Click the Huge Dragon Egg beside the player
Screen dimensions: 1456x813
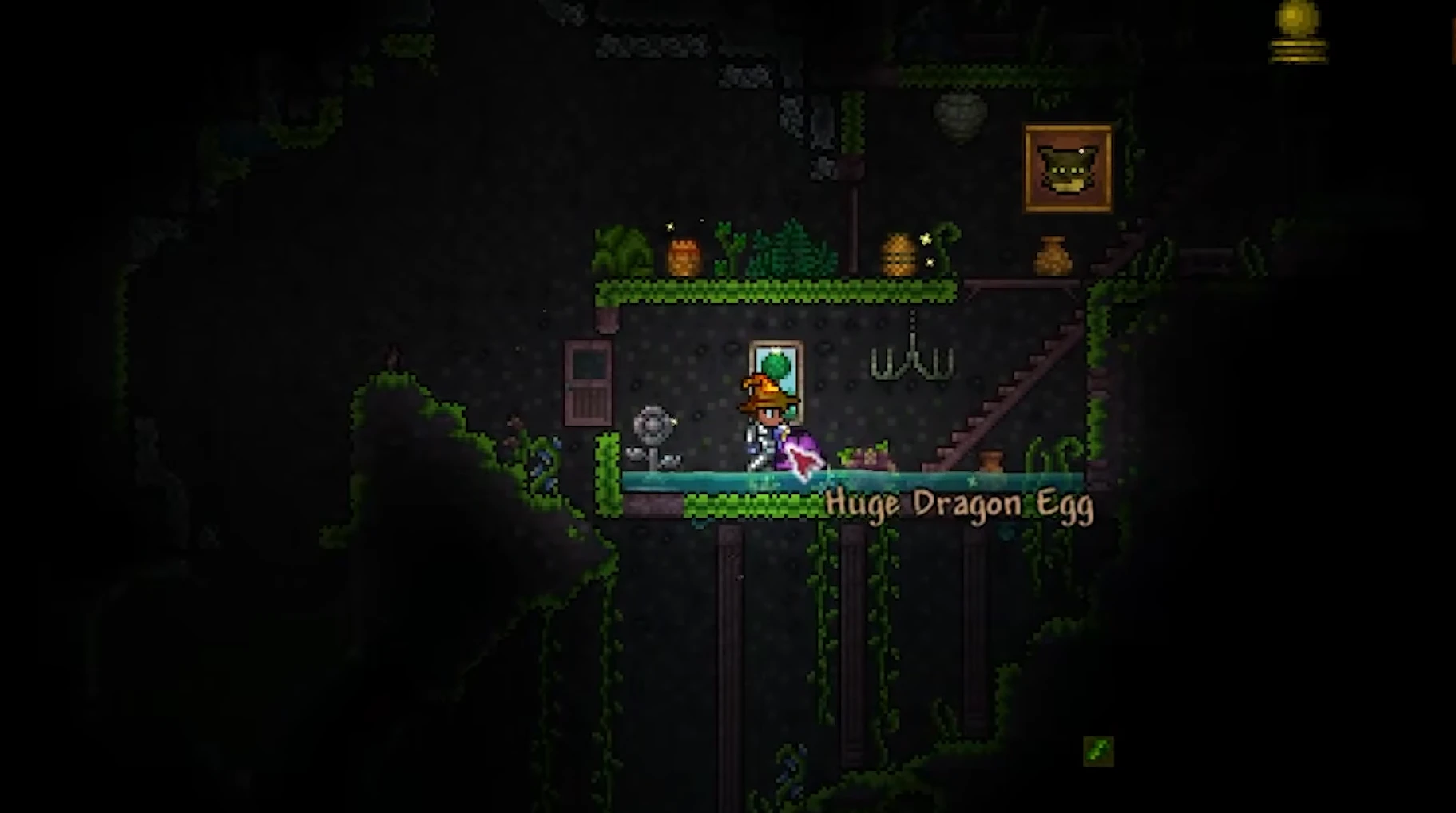tap(799, 454)
